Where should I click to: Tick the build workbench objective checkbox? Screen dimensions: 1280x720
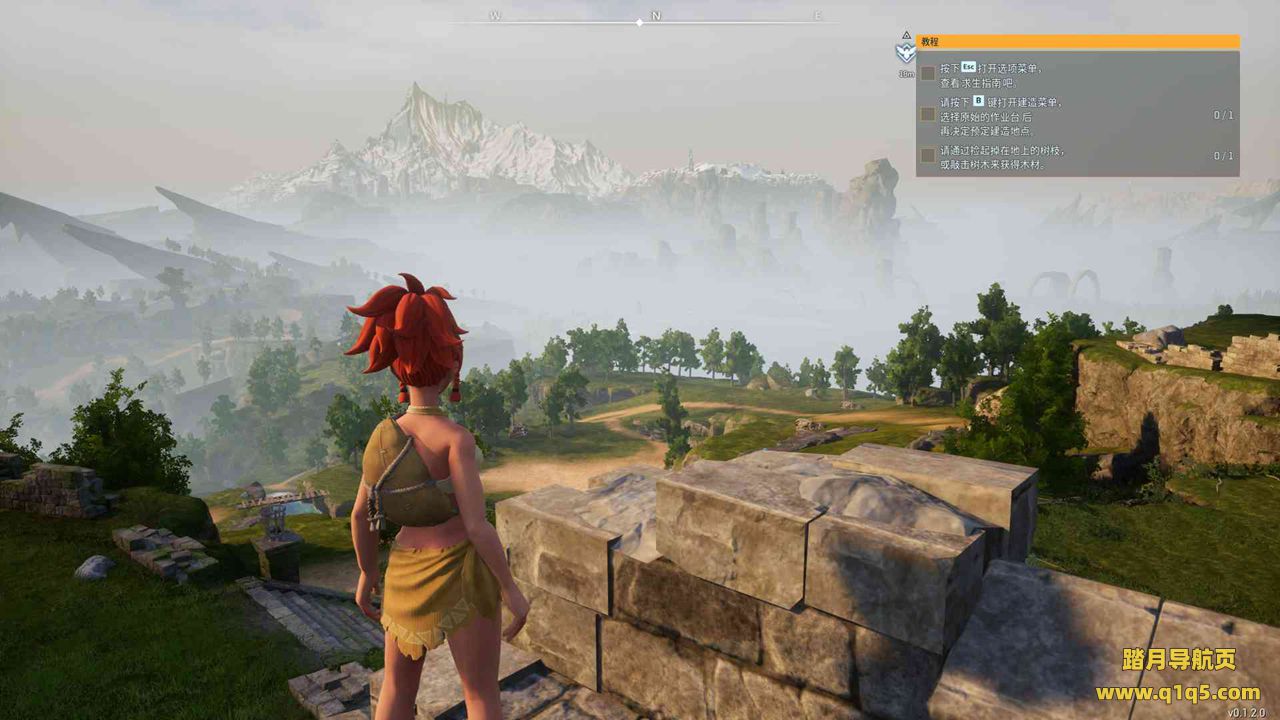click(x=928, y=115)
